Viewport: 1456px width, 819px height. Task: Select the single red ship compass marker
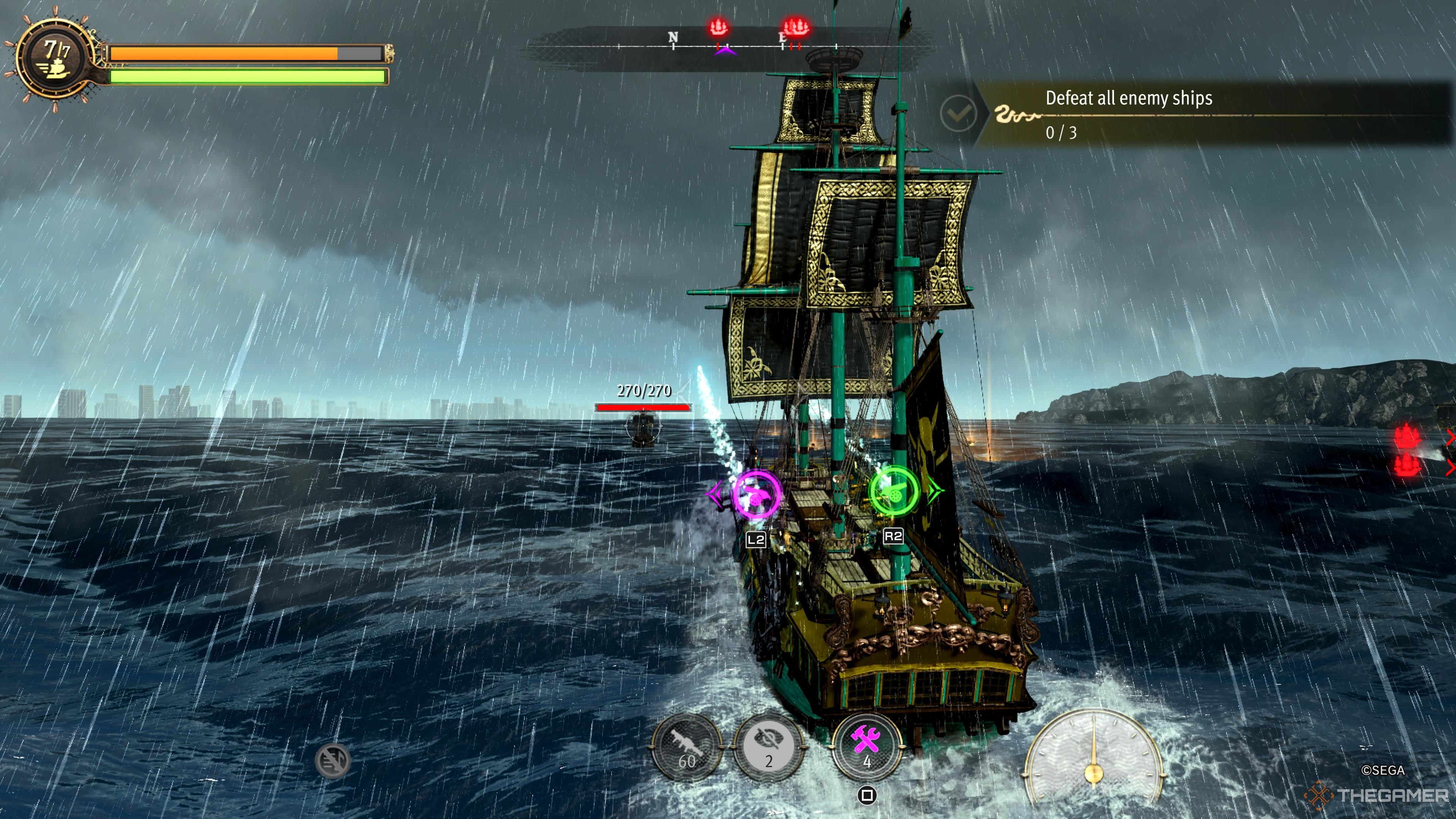[x=719, y=27]
